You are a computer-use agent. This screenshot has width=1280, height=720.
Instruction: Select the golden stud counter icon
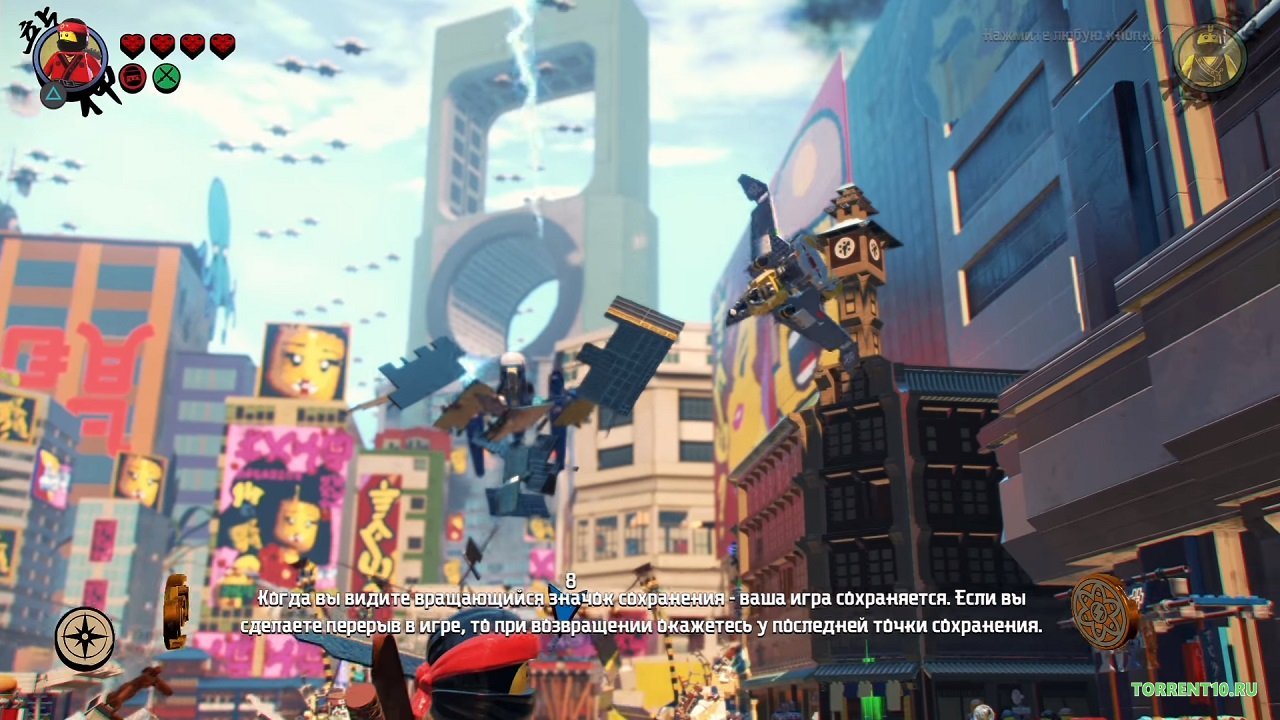pyautogui.click(x=175, y=610)
